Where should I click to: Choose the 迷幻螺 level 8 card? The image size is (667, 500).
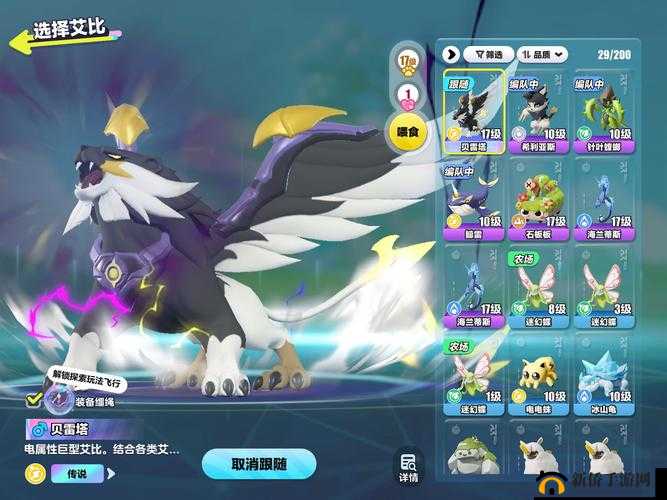click(x=539, y=290)
